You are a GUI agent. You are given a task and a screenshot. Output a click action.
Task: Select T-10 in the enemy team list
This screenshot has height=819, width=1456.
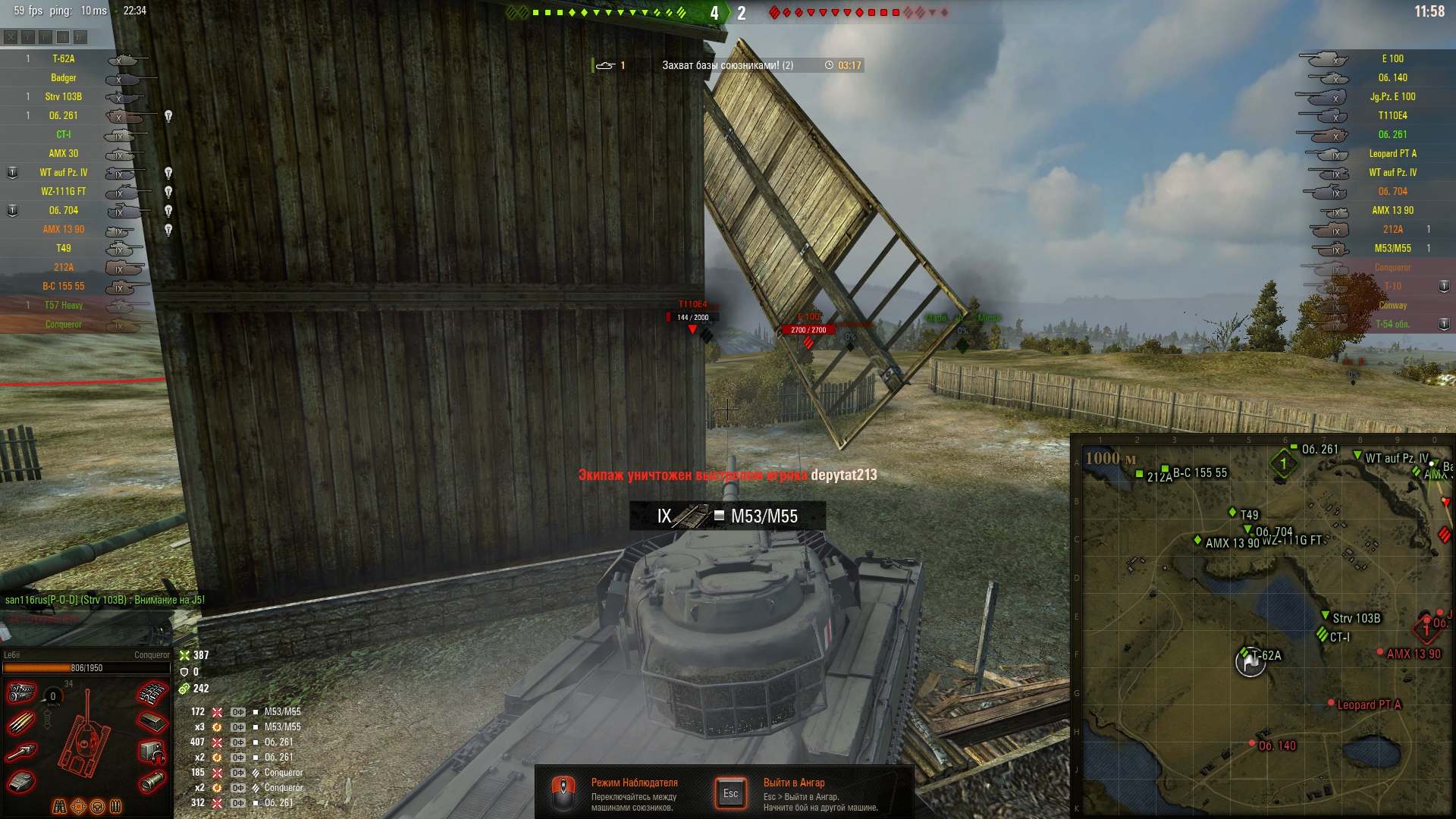pos(1392,287)
